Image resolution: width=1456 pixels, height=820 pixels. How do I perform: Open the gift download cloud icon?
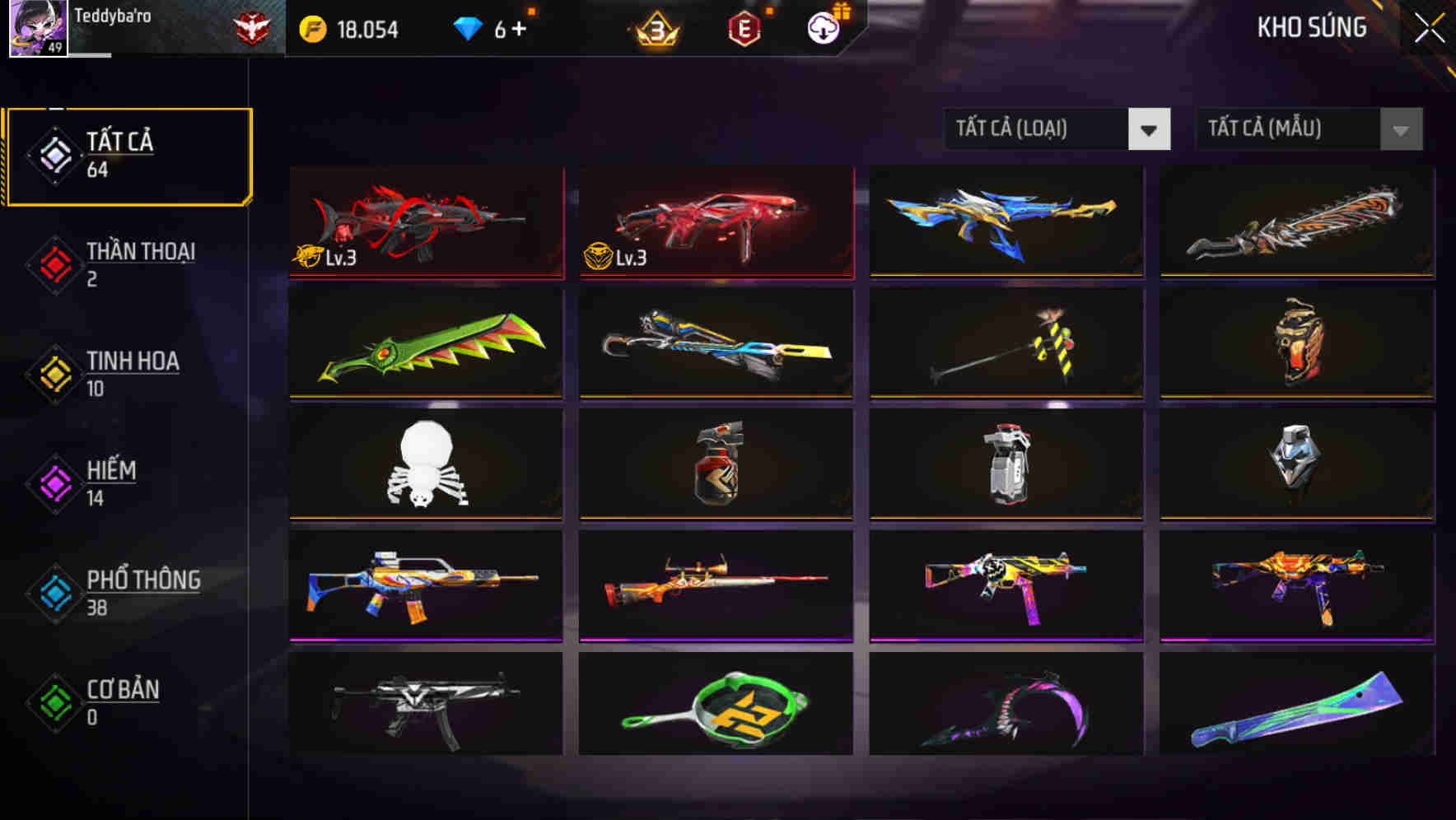click(823, 27)
